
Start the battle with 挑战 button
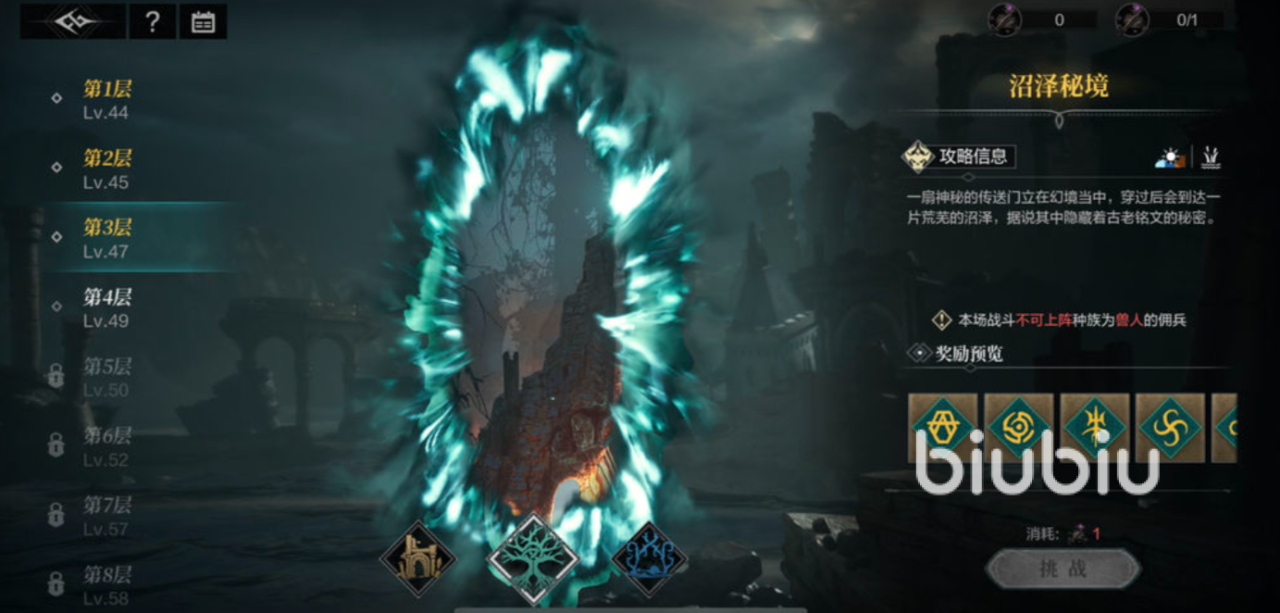click(x=1063, y=568)
